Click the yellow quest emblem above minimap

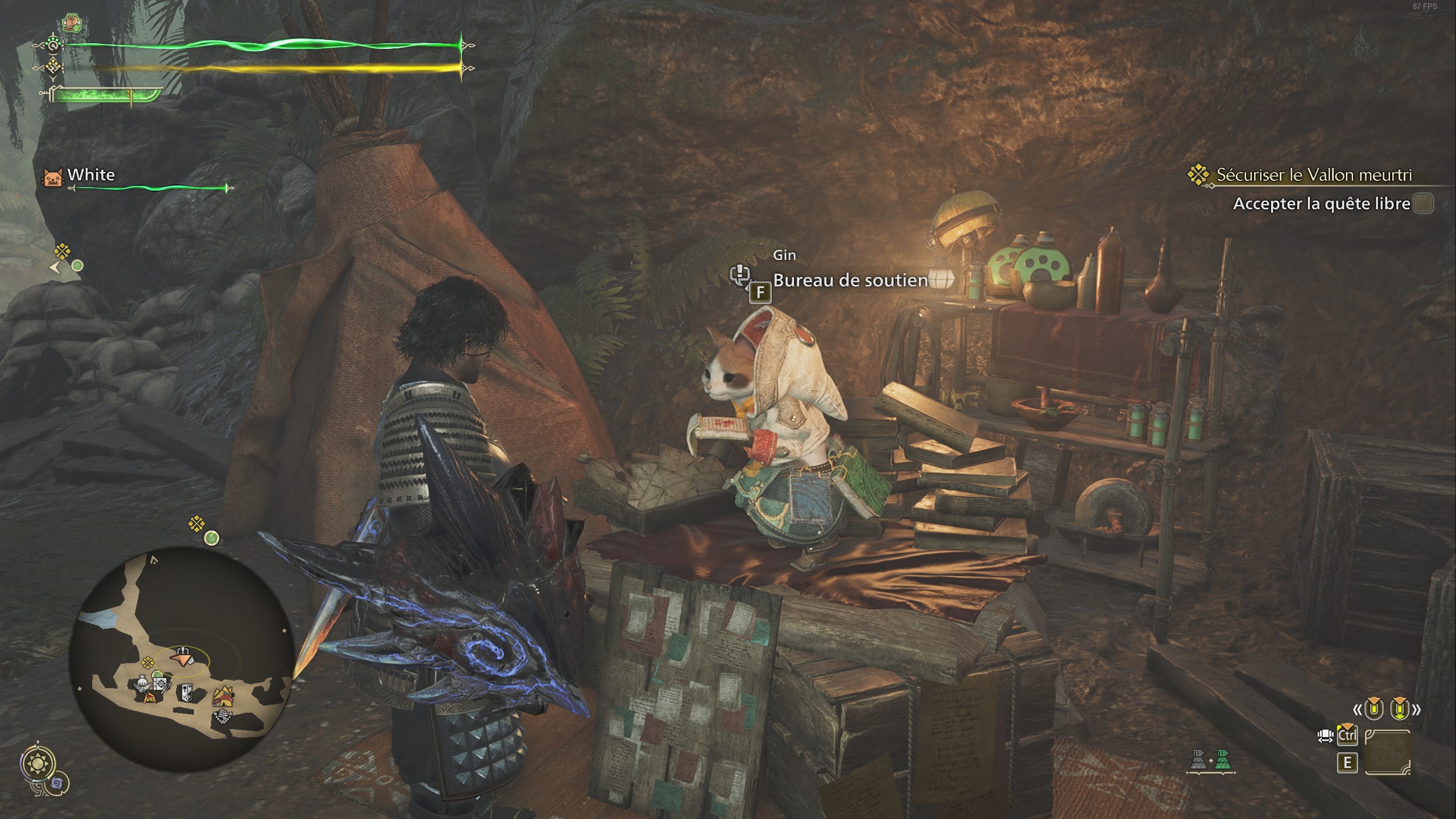point(197,523)
